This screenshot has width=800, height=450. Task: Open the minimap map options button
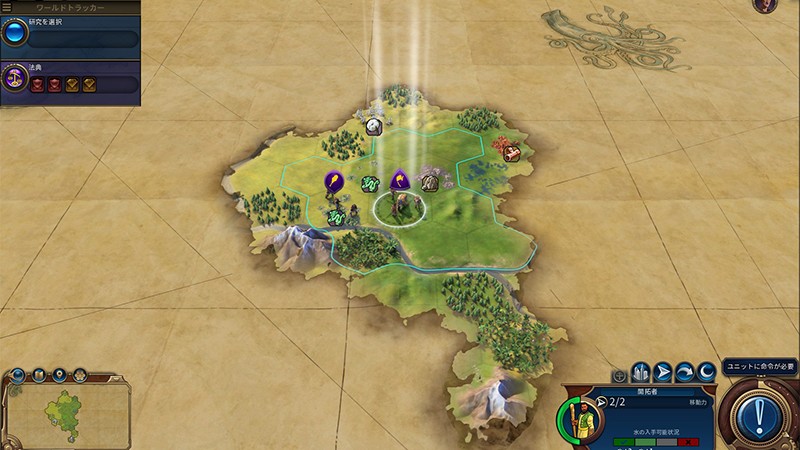click(x=39, y=375)
